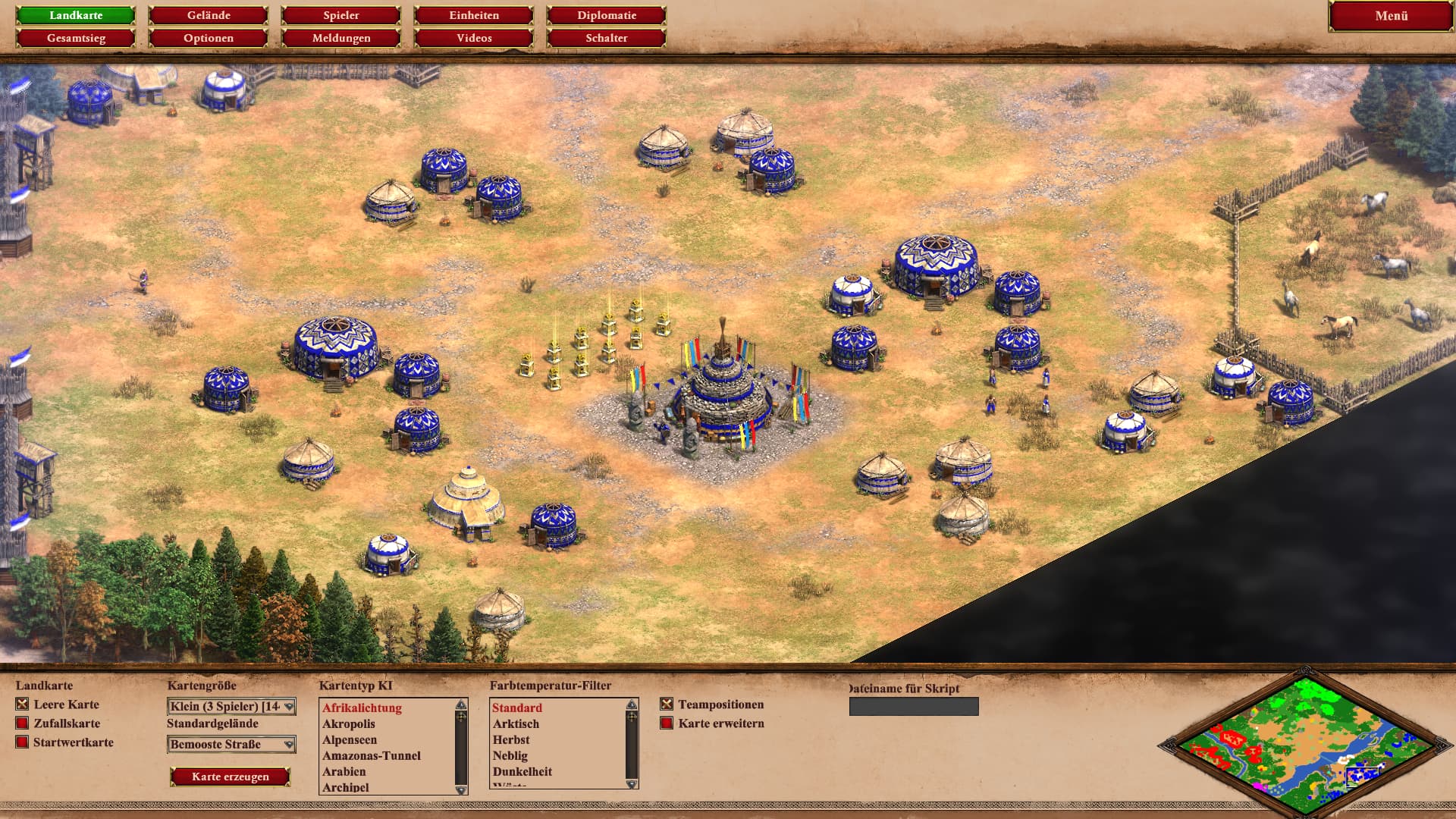Click the Karte erzeugen button

click(x=230, y=777)
